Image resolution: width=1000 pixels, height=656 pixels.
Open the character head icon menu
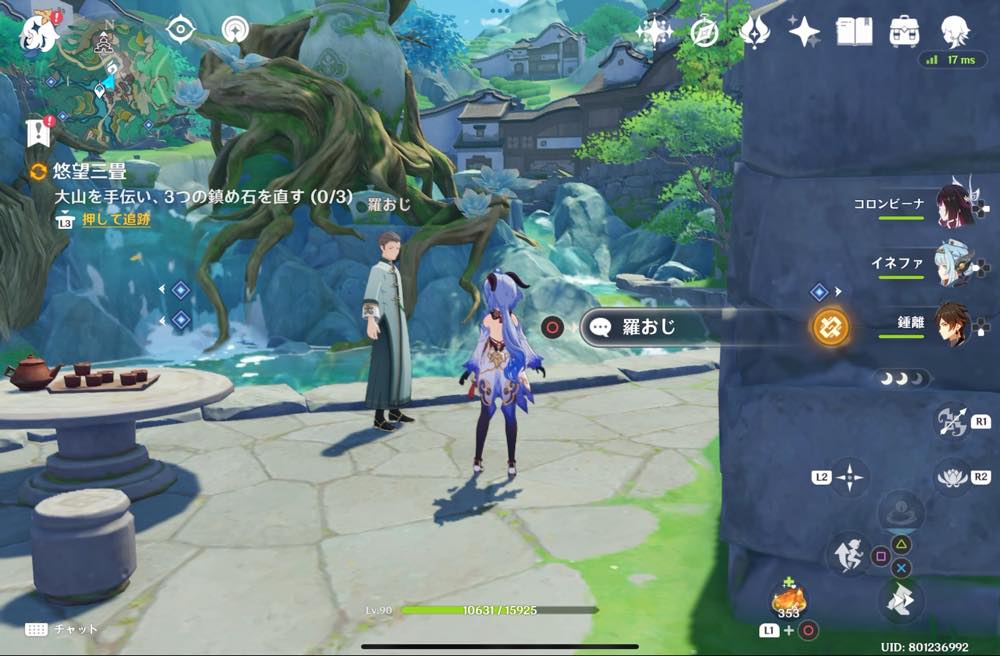[x=955, y=31]
